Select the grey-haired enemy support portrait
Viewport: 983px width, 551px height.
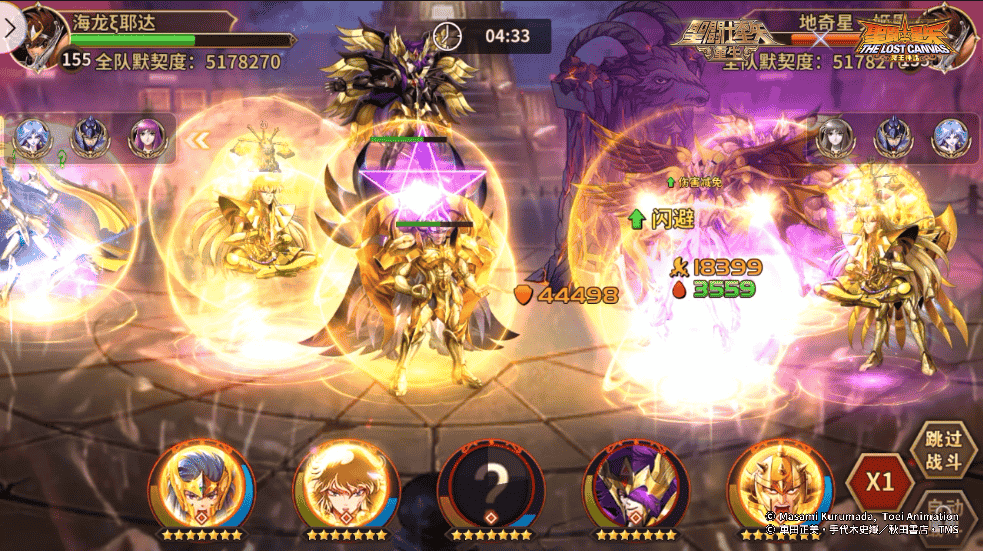[835, 138]
